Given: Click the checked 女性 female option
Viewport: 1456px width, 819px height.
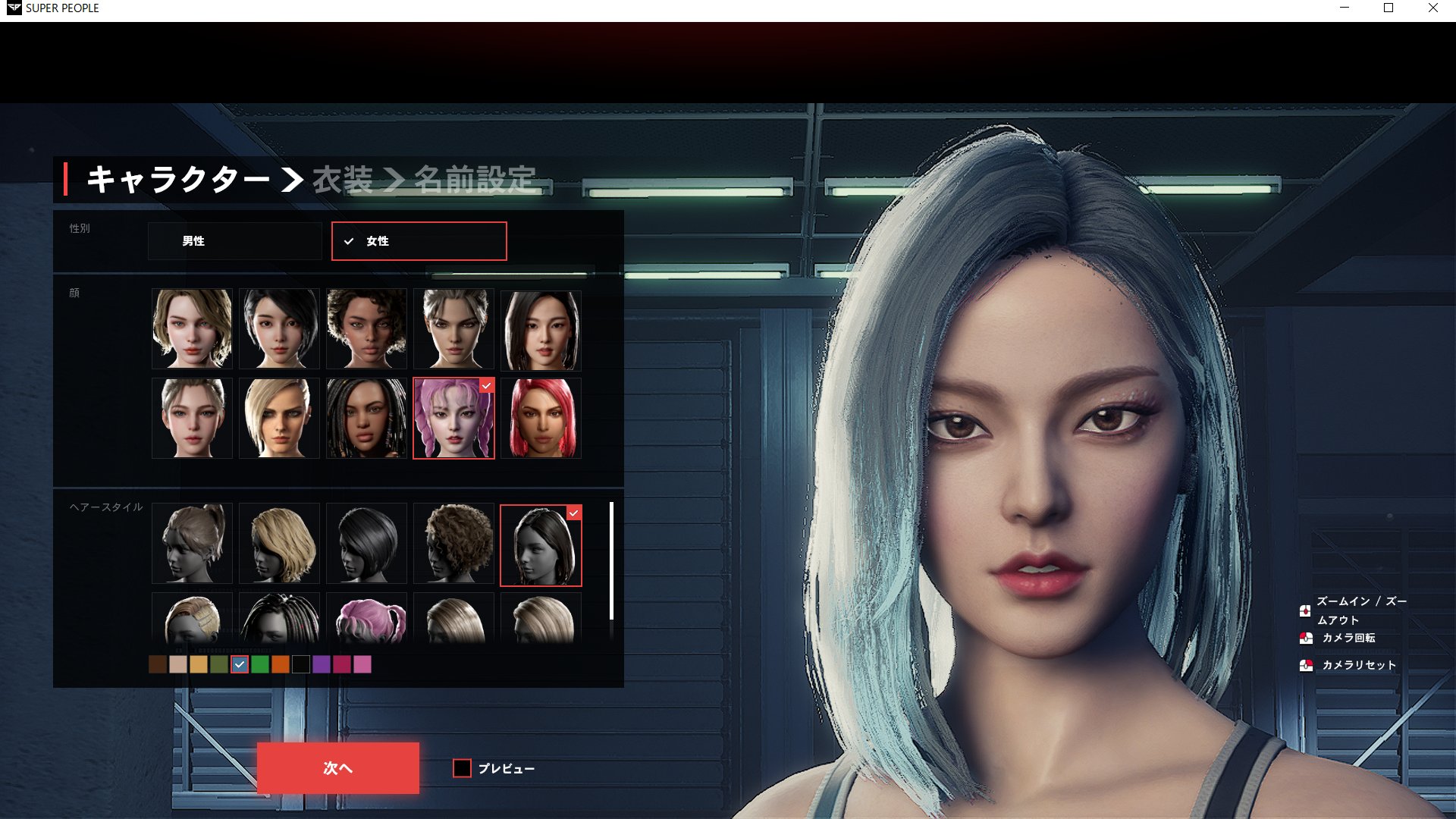Looking at the screenshot, I should click(x=419, y=241).
